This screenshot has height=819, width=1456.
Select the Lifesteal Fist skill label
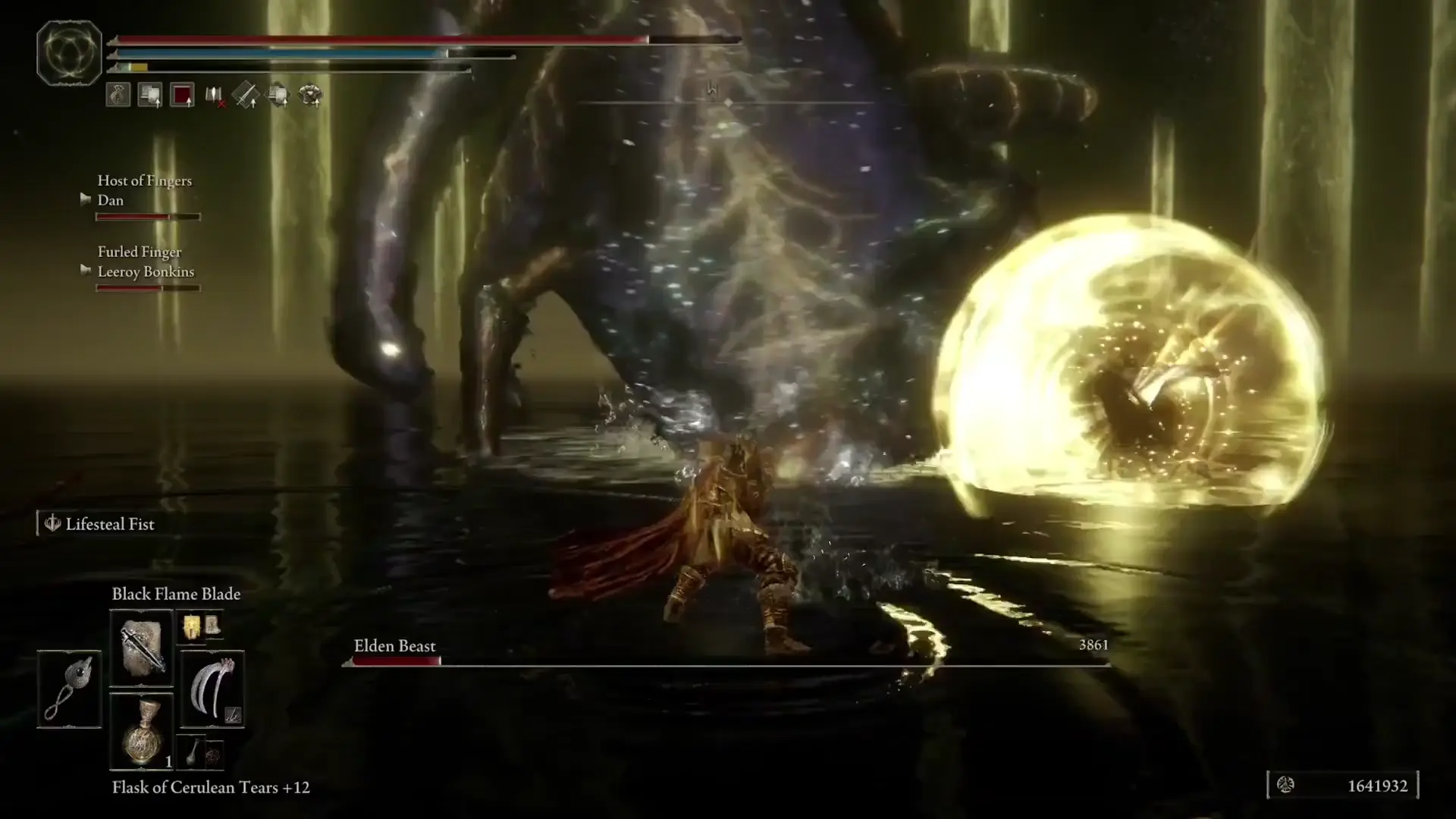click(x=109, y=524)
